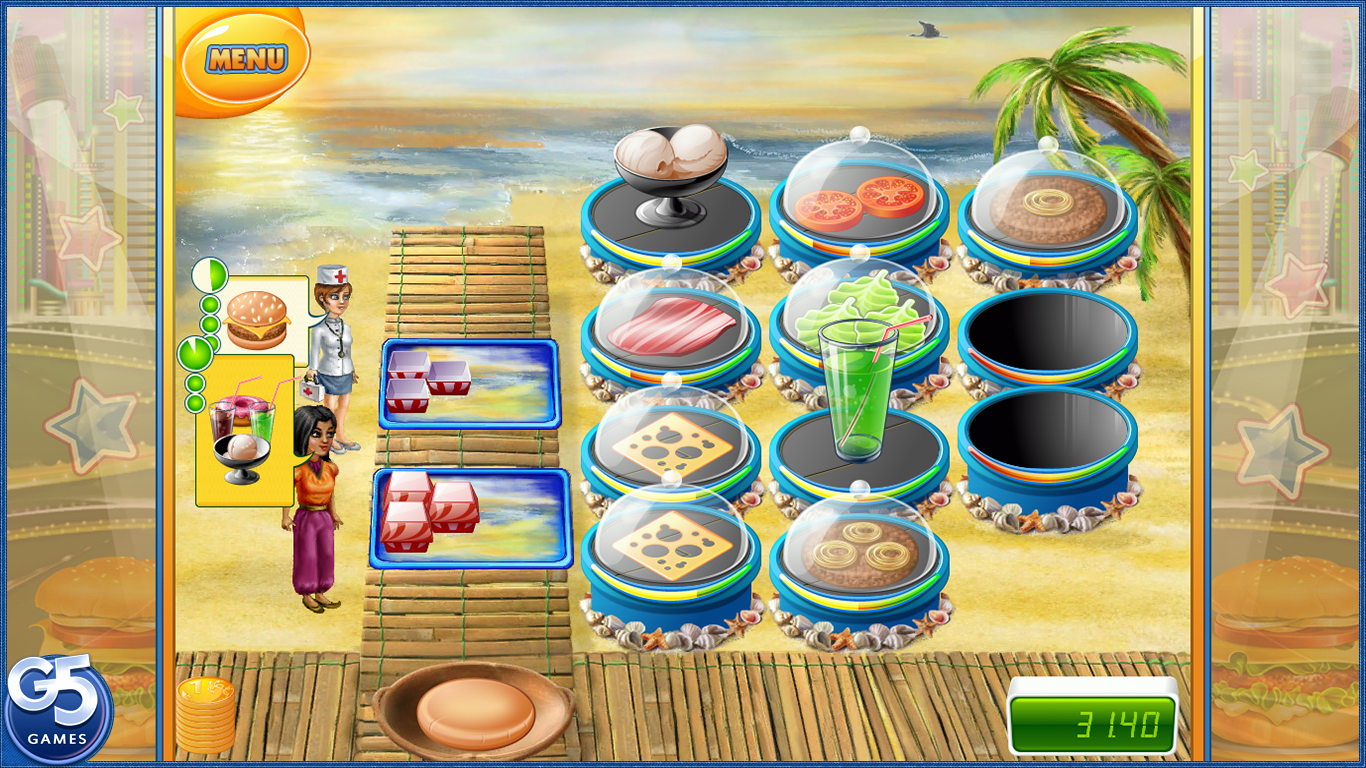Grab the triple onion patty dish
Viewport: 1366px width, 768px height.
pyautogui.click(x=861, y=550)
